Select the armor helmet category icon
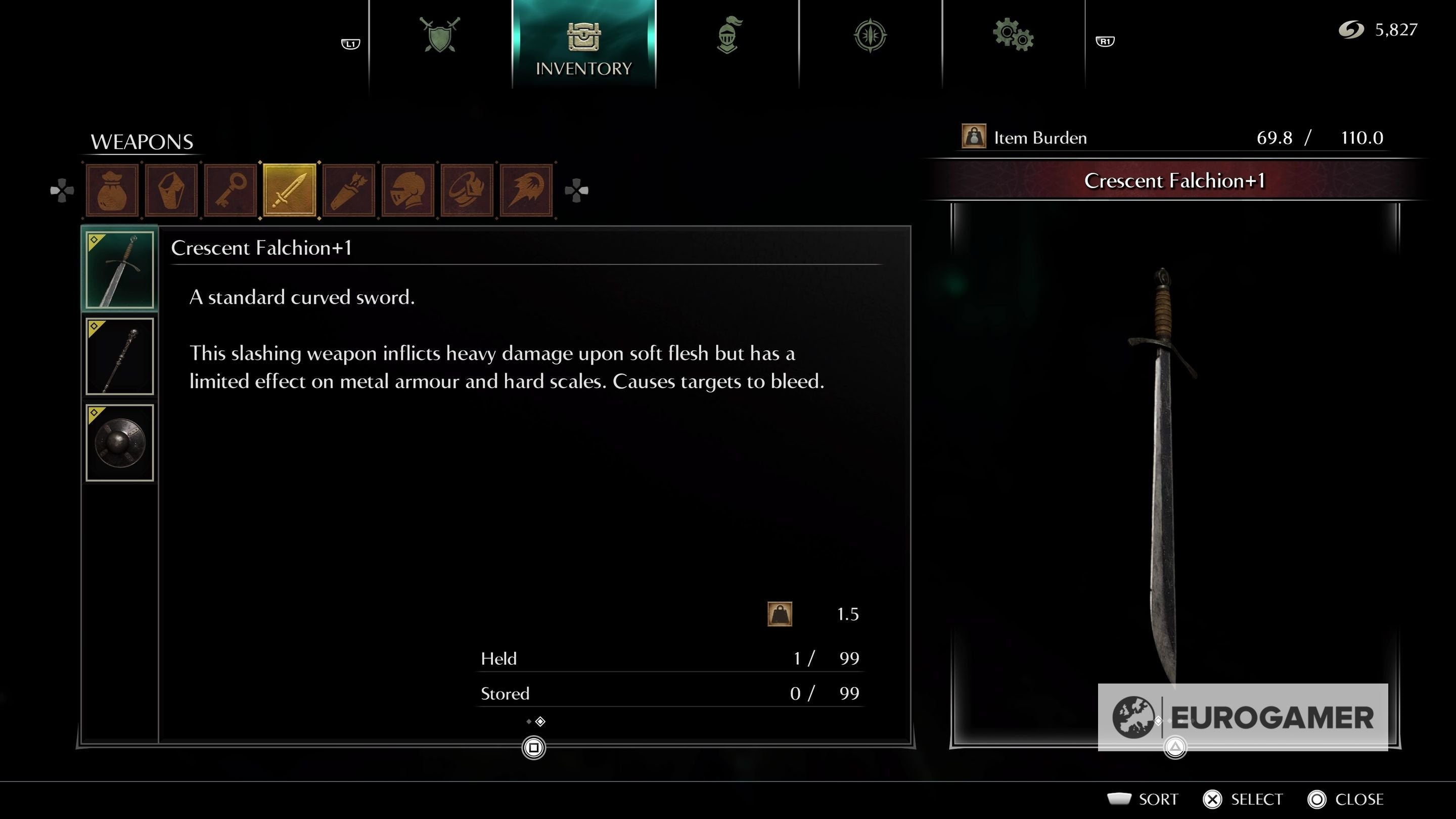 click(x=408, y=190)
